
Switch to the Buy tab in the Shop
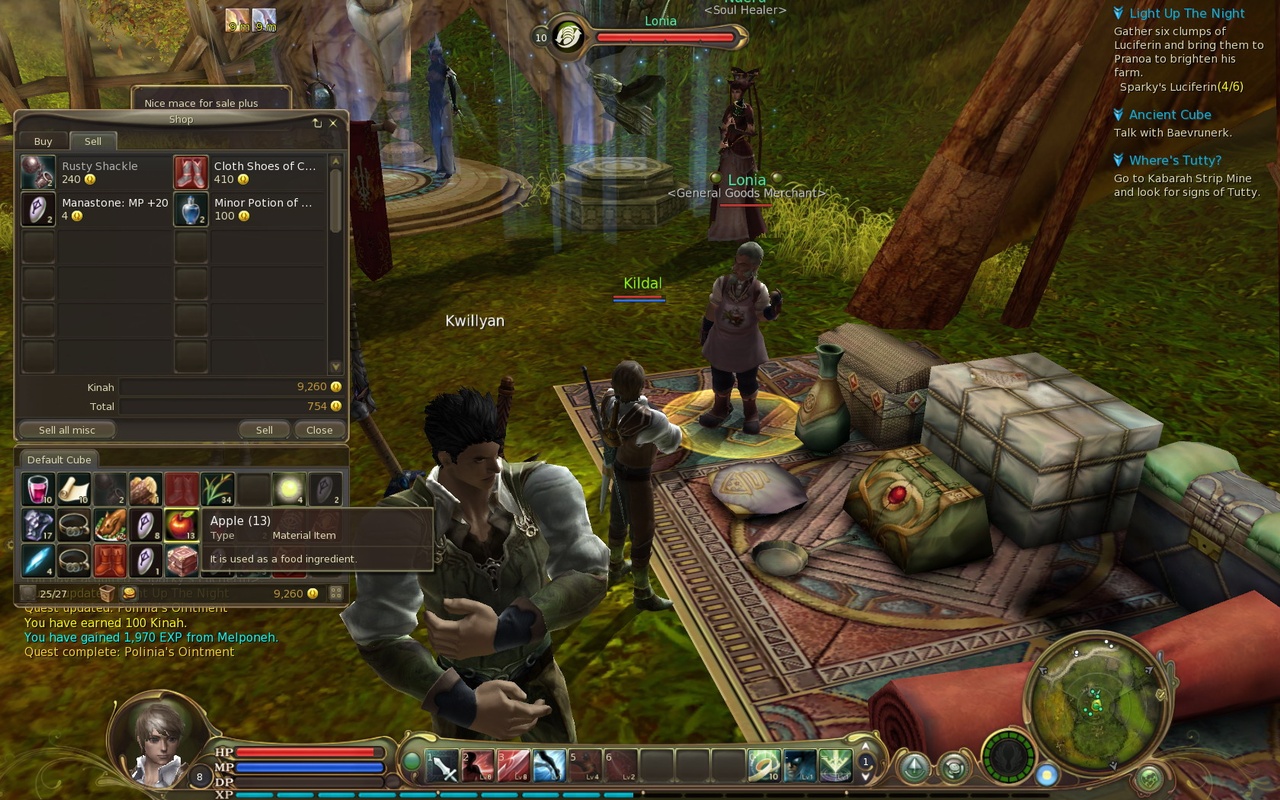coord(41,141)
